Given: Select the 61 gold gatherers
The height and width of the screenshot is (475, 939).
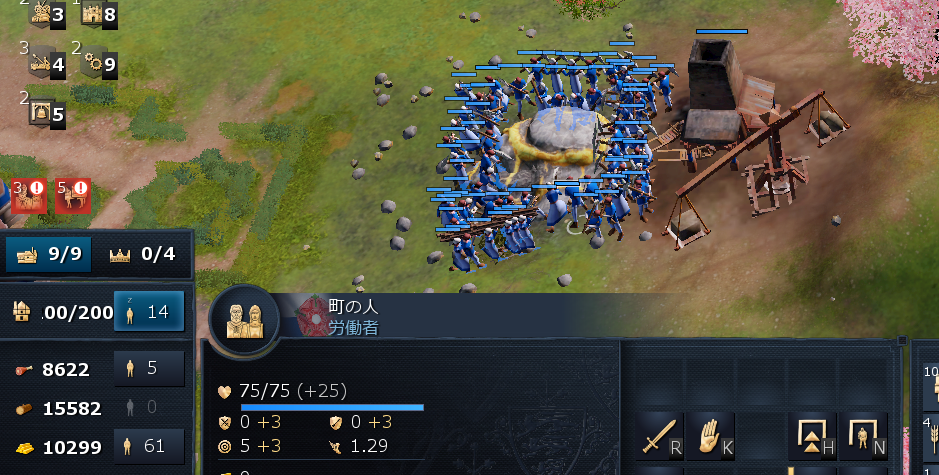Looking at the screenshot, I should click(x=149, y=446).
